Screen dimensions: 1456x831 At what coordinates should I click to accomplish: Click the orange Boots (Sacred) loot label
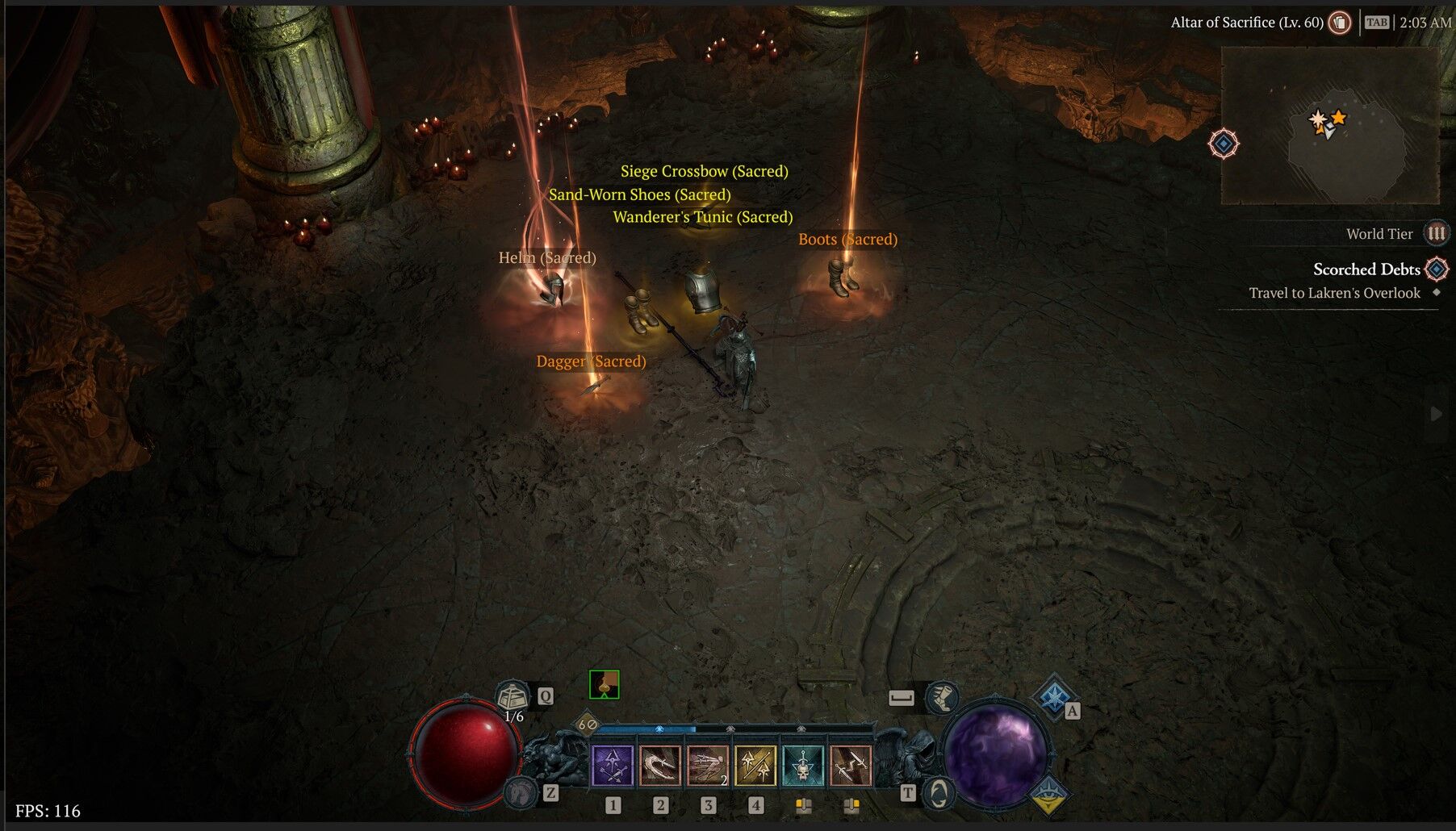tap(847, 239)
